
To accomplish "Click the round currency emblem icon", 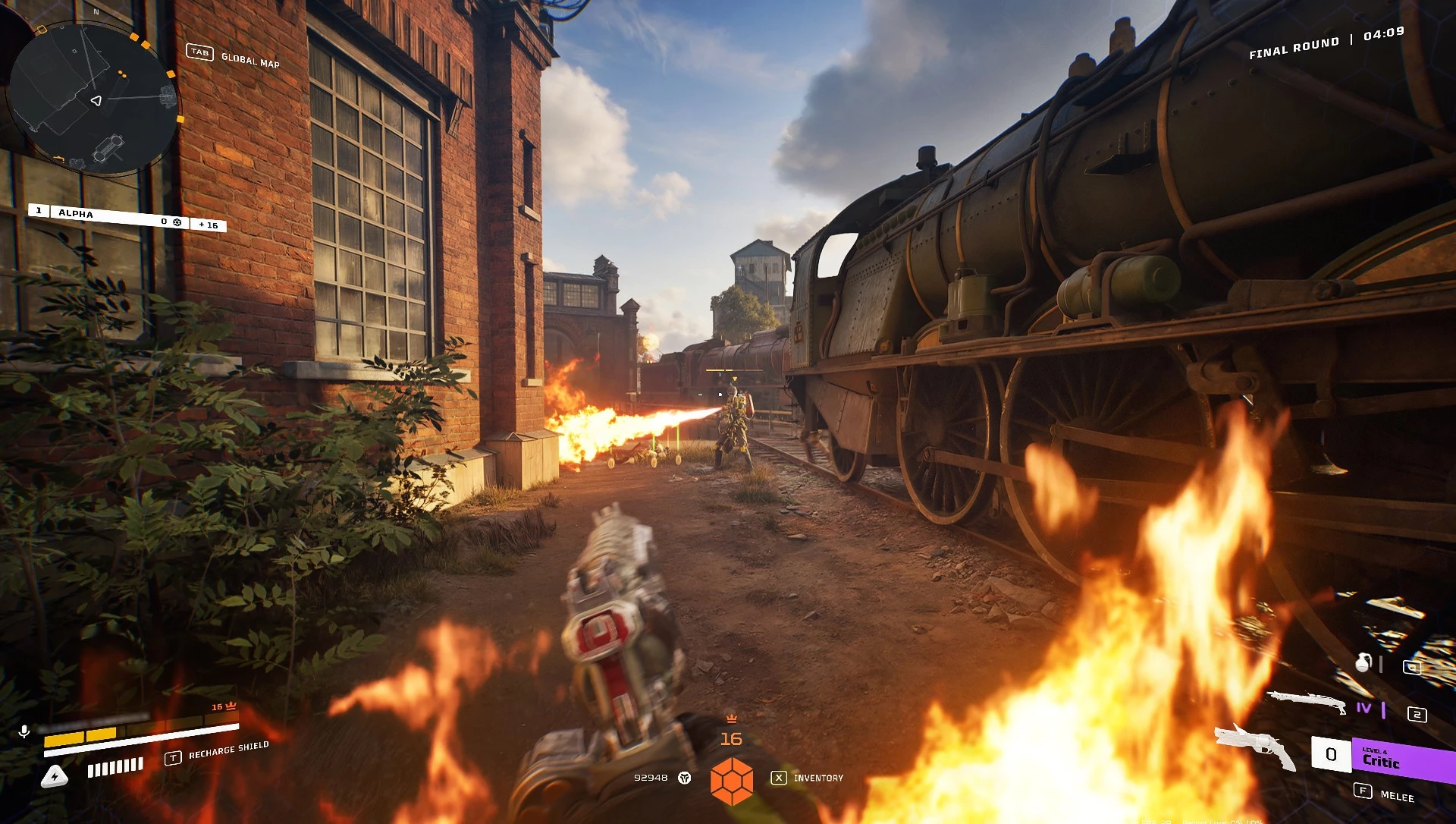I will pos(685,778).
